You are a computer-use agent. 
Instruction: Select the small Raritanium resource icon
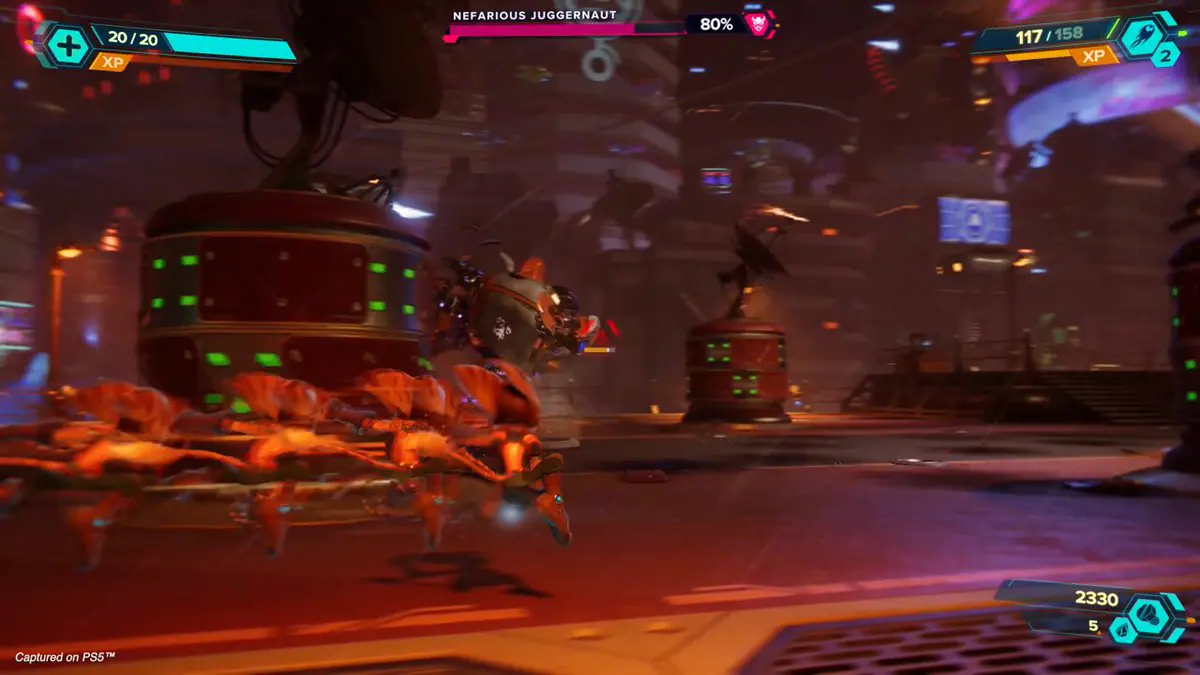1122,630
